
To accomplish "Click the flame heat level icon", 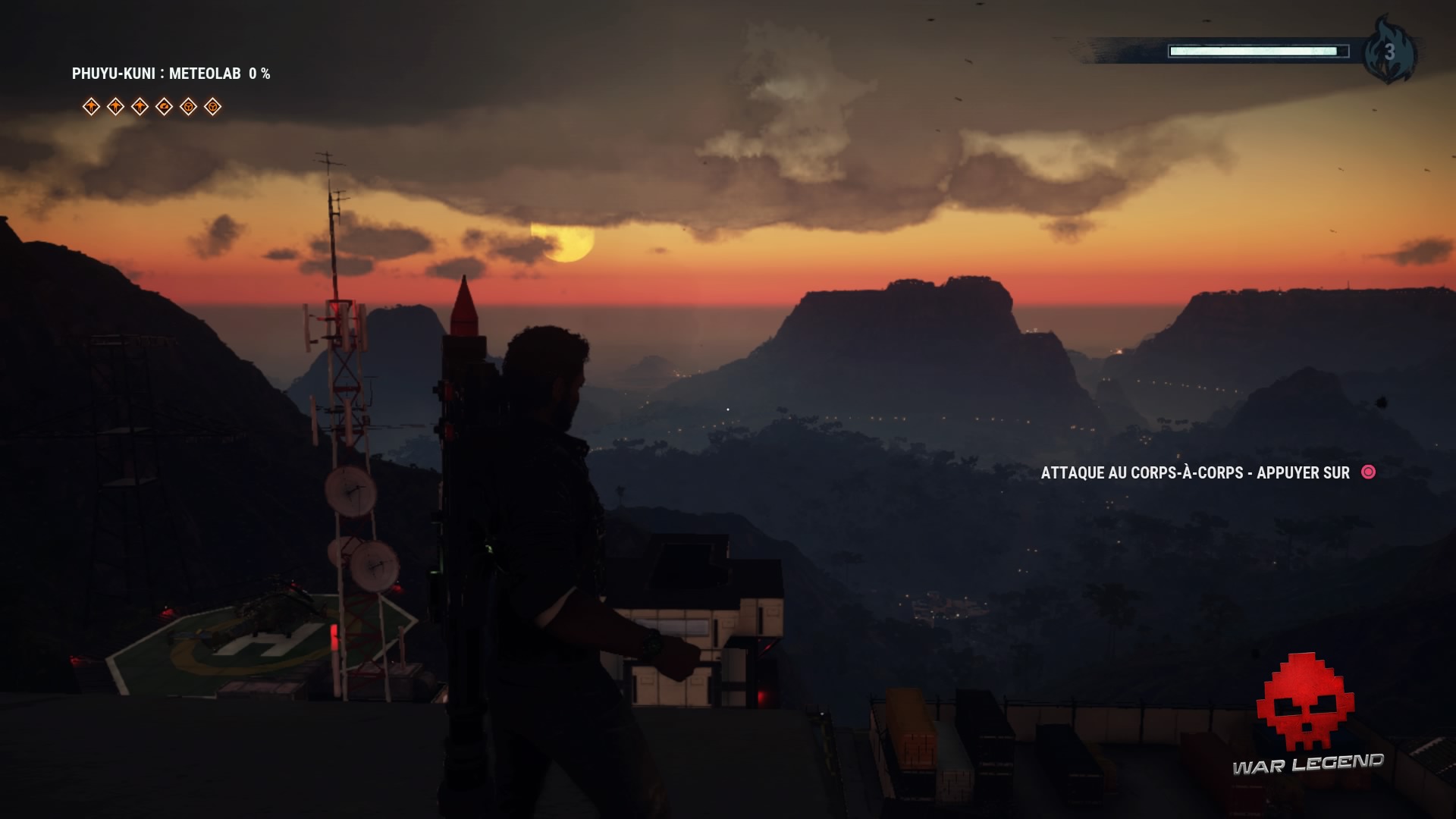I will click(1389, 52).
